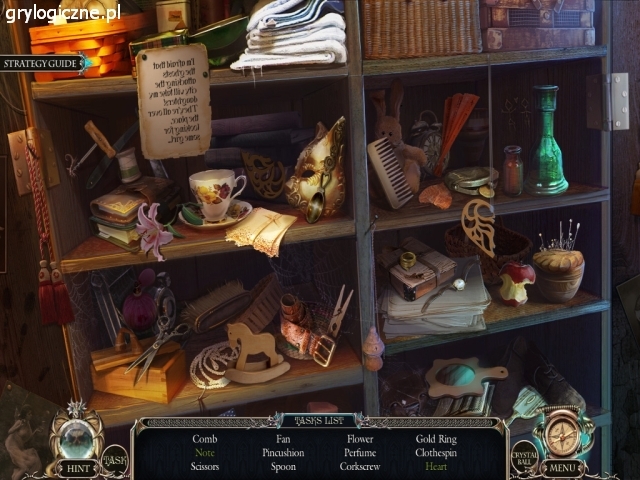Open the Task panel

115,457
